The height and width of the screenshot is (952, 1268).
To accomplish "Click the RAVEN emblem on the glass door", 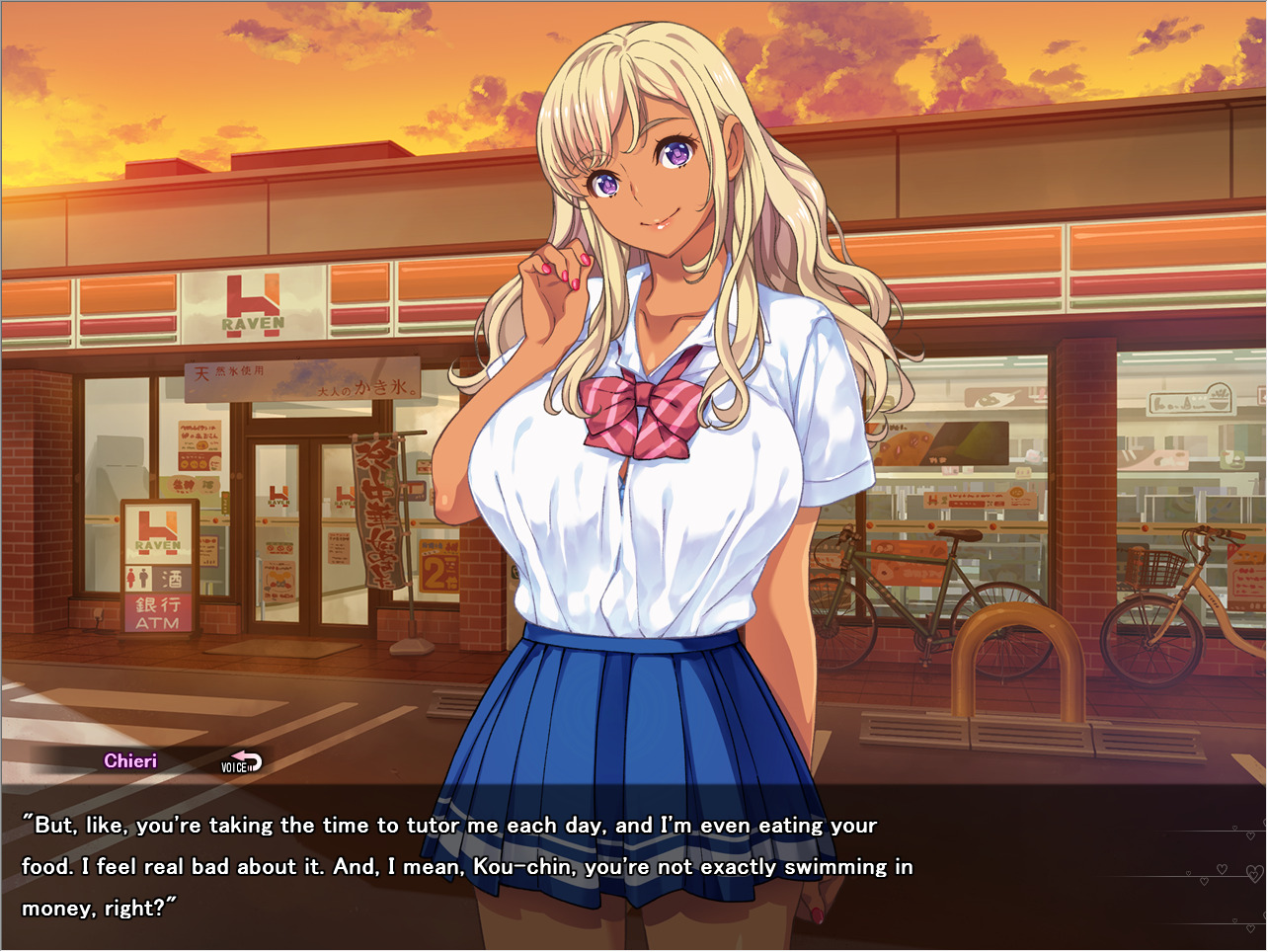I will click(277, 496).
